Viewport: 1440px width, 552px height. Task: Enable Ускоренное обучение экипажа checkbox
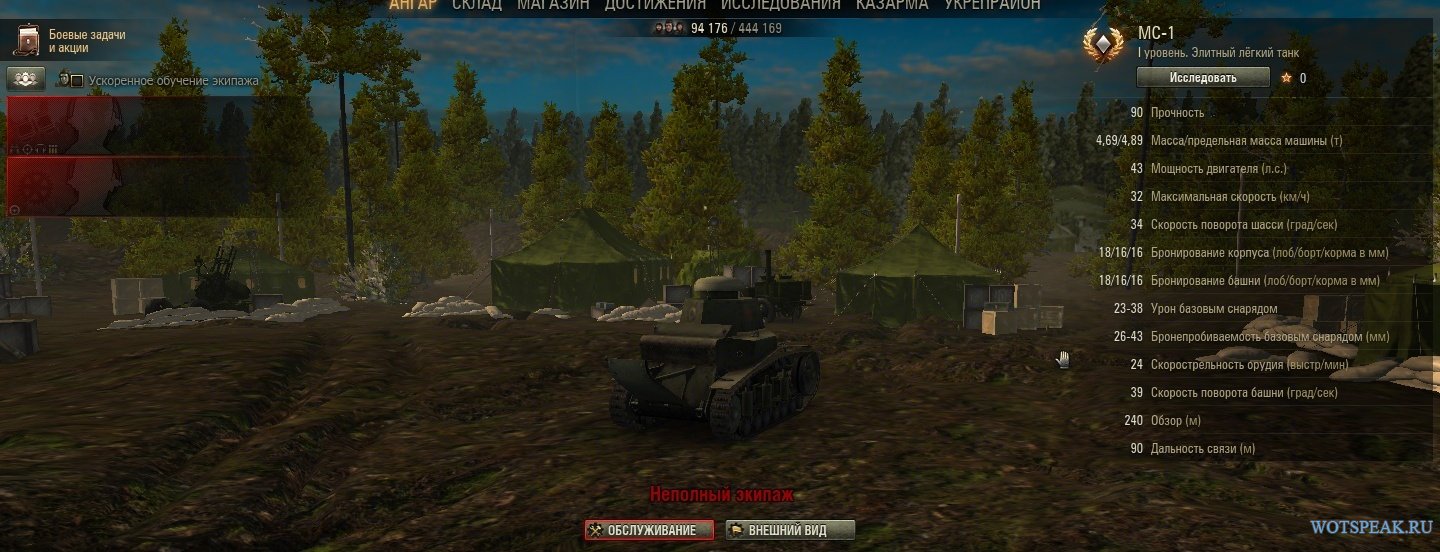point(76,80)
